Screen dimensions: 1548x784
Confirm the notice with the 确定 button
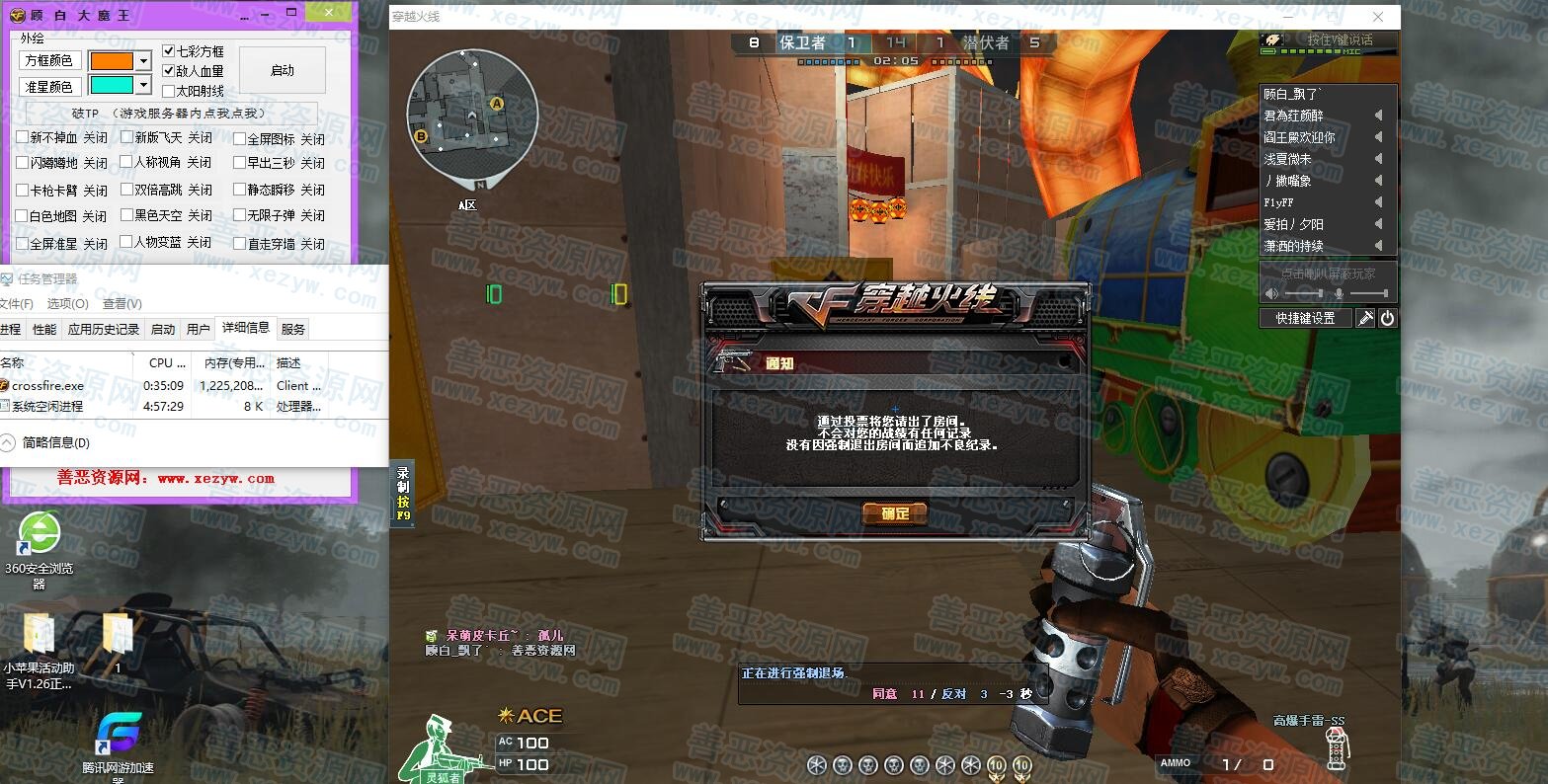(894, 513)
